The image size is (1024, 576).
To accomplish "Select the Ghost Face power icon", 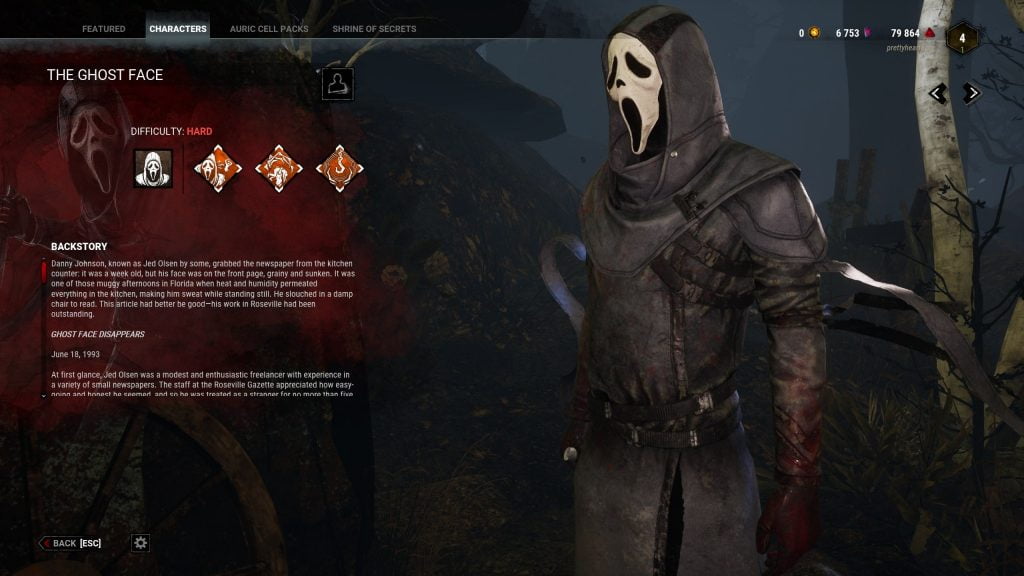I will (153, 169).
